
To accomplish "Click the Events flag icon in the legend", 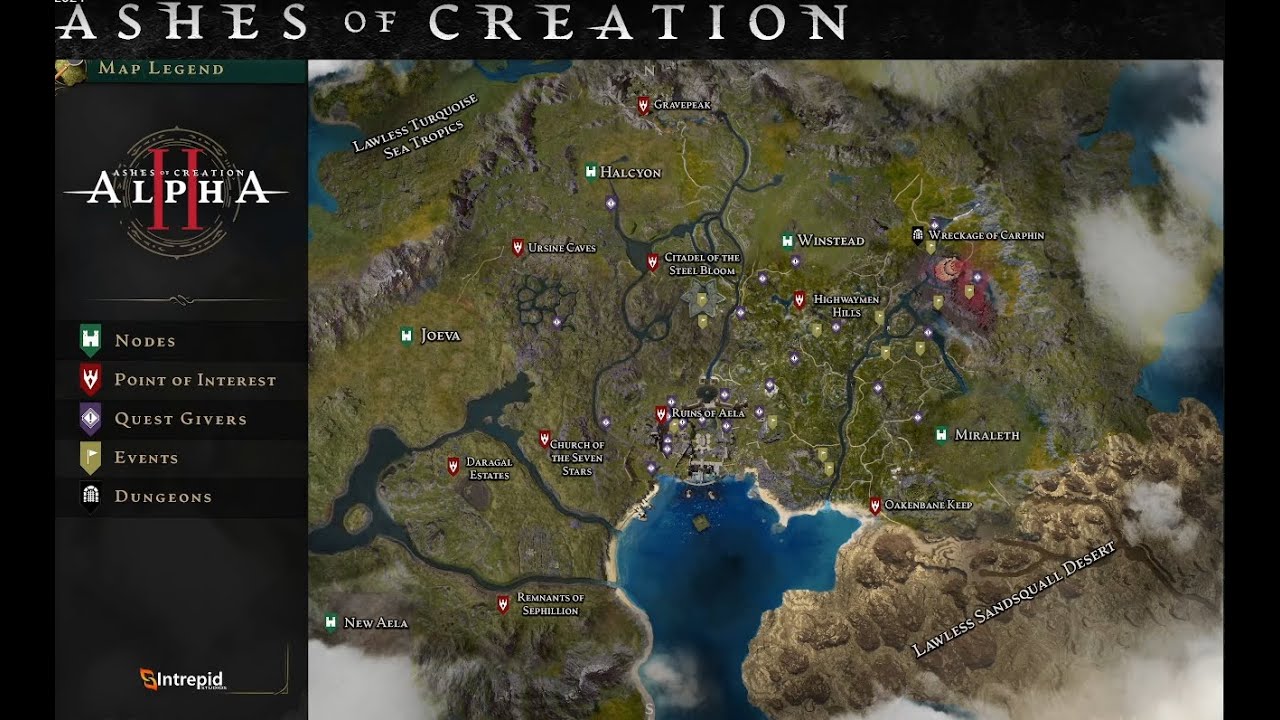I will (x=90, y=457).
